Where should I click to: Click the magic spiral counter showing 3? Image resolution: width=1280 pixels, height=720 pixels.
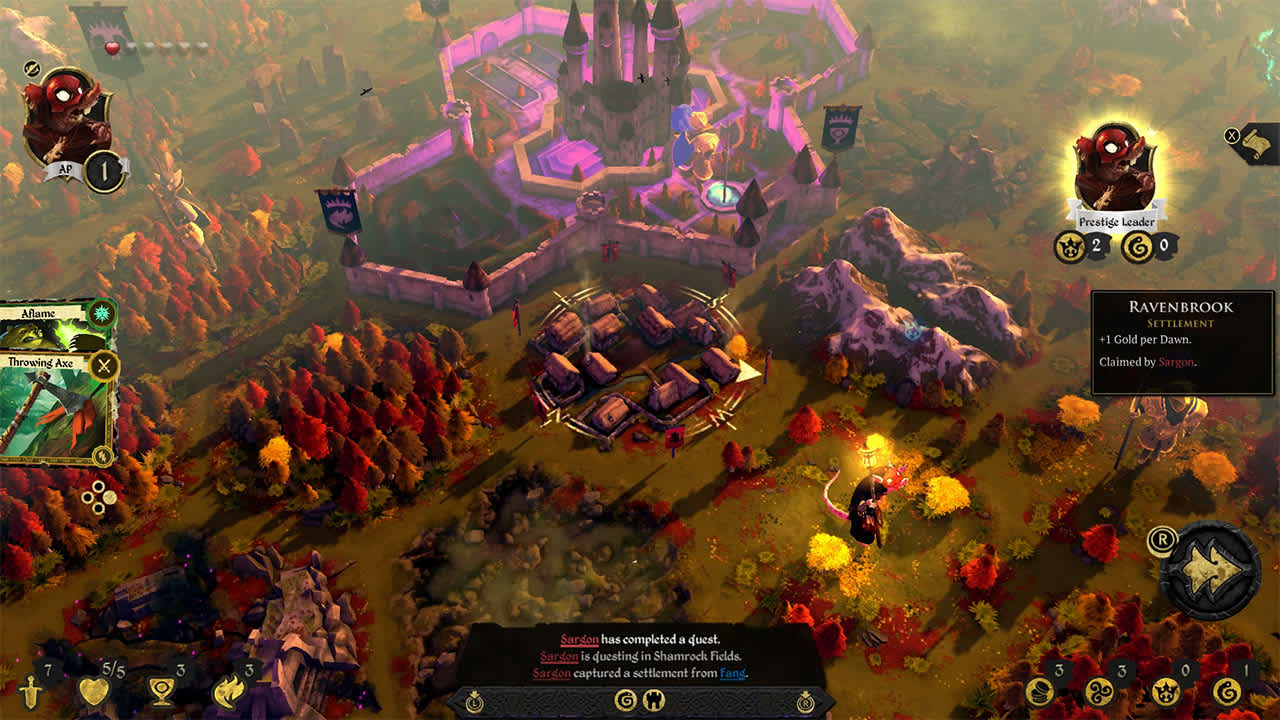pyautogui.click(x=1100, y=693)
